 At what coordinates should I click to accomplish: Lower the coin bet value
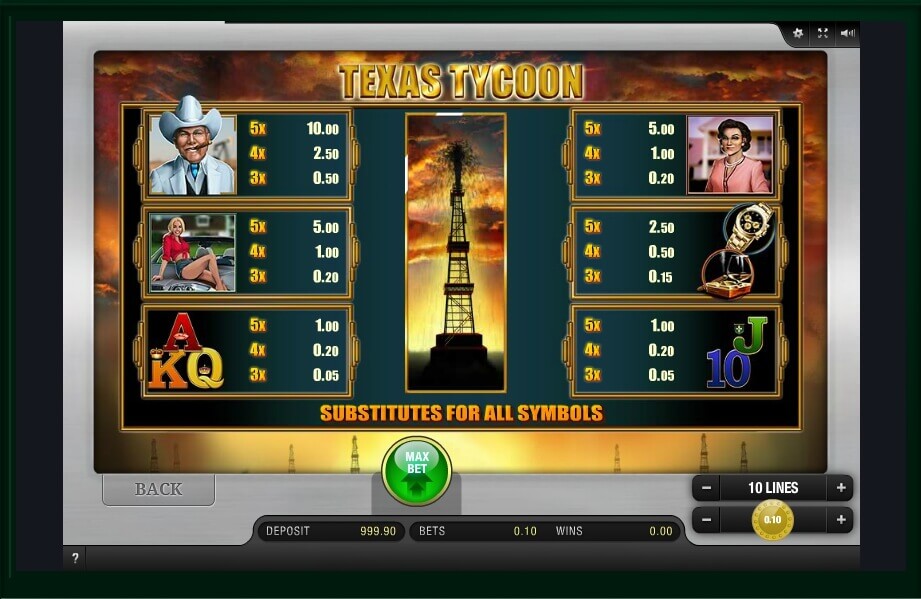706,520
